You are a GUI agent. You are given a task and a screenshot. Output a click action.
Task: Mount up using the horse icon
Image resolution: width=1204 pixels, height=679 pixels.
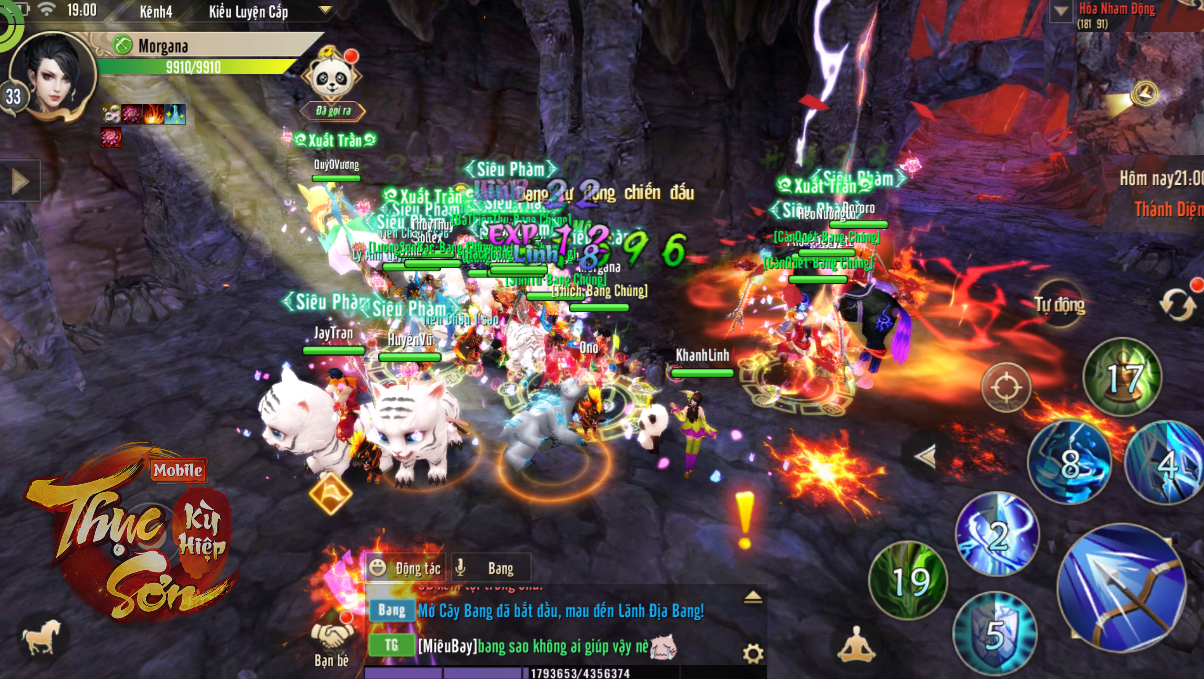(x=41, y=637)
